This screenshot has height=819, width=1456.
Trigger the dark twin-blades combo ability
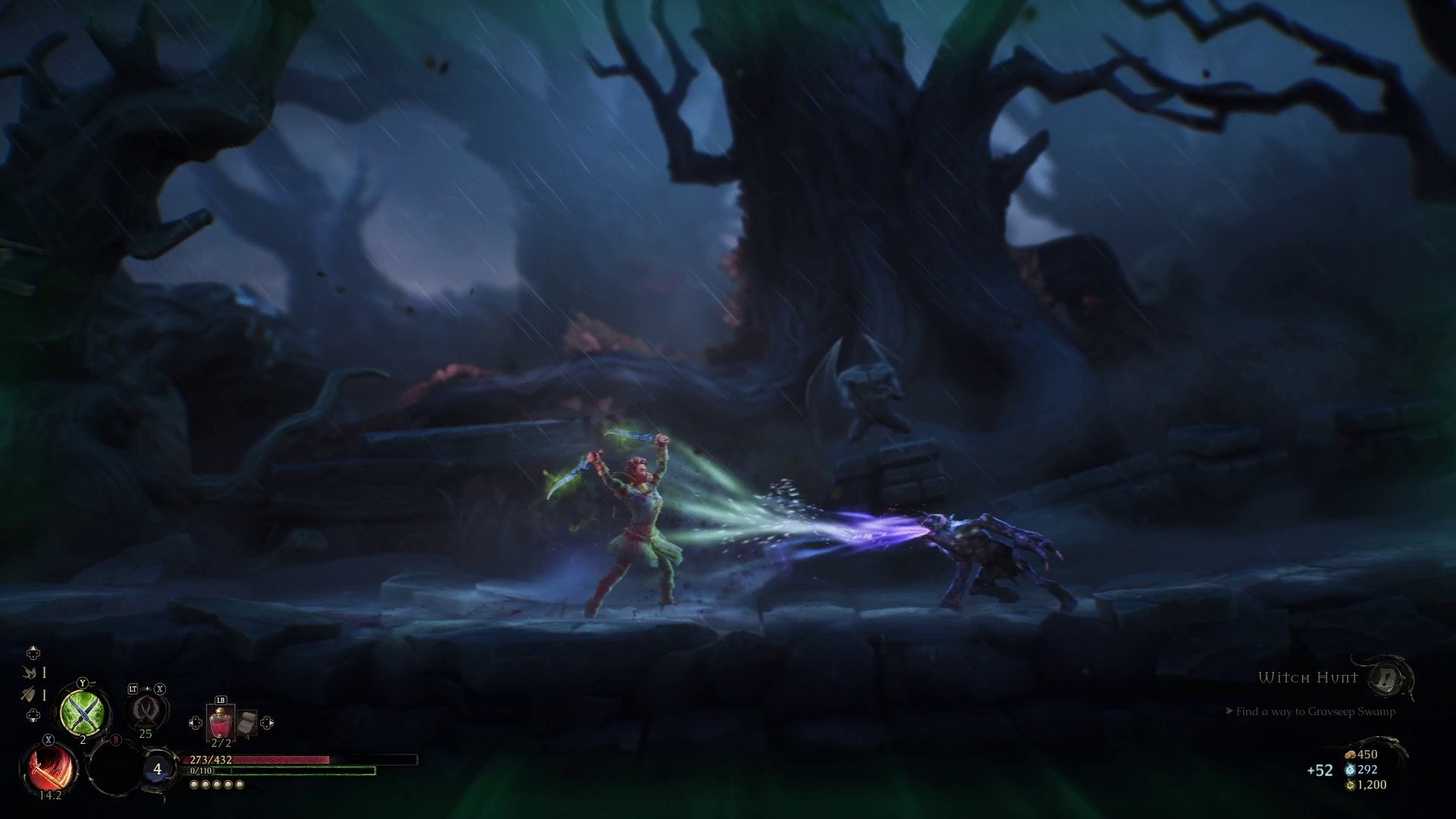(x=145, y=711)
